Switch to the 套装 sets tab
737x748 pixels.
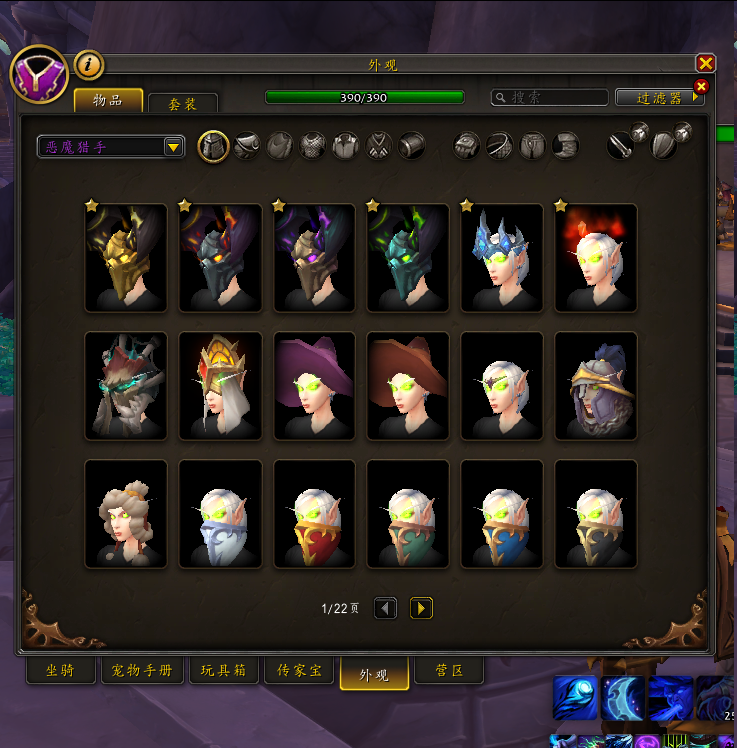(x=183, y=103)
